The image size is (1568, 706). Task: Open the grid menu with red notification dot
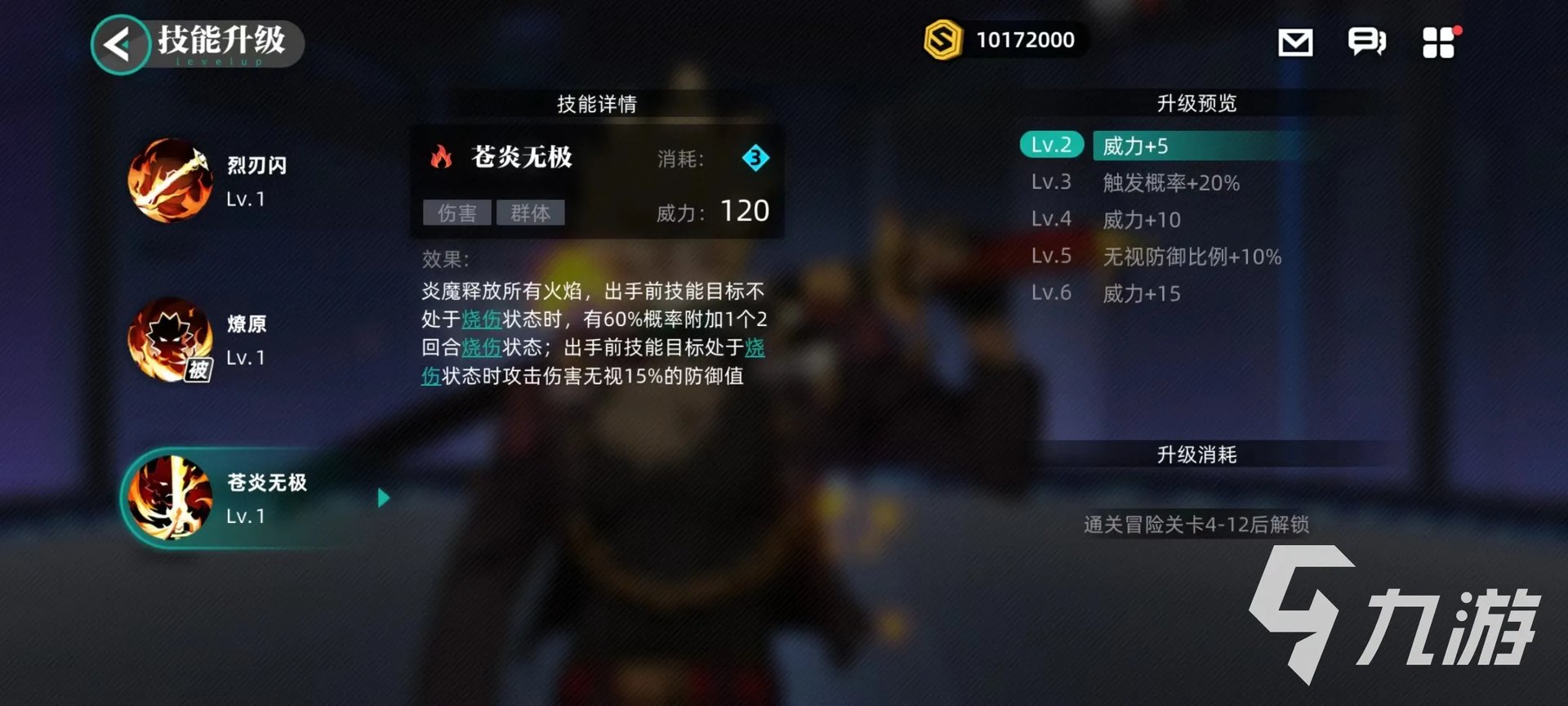click(1439, 42)
